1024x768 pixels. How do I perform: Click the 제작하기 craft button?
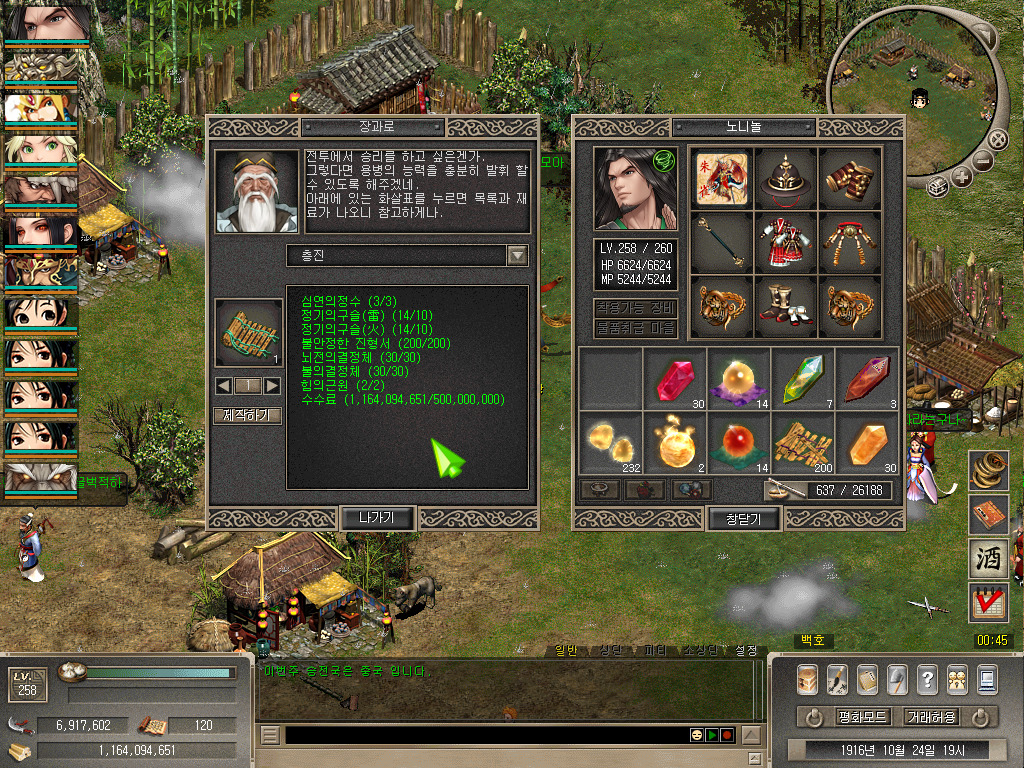247,415
